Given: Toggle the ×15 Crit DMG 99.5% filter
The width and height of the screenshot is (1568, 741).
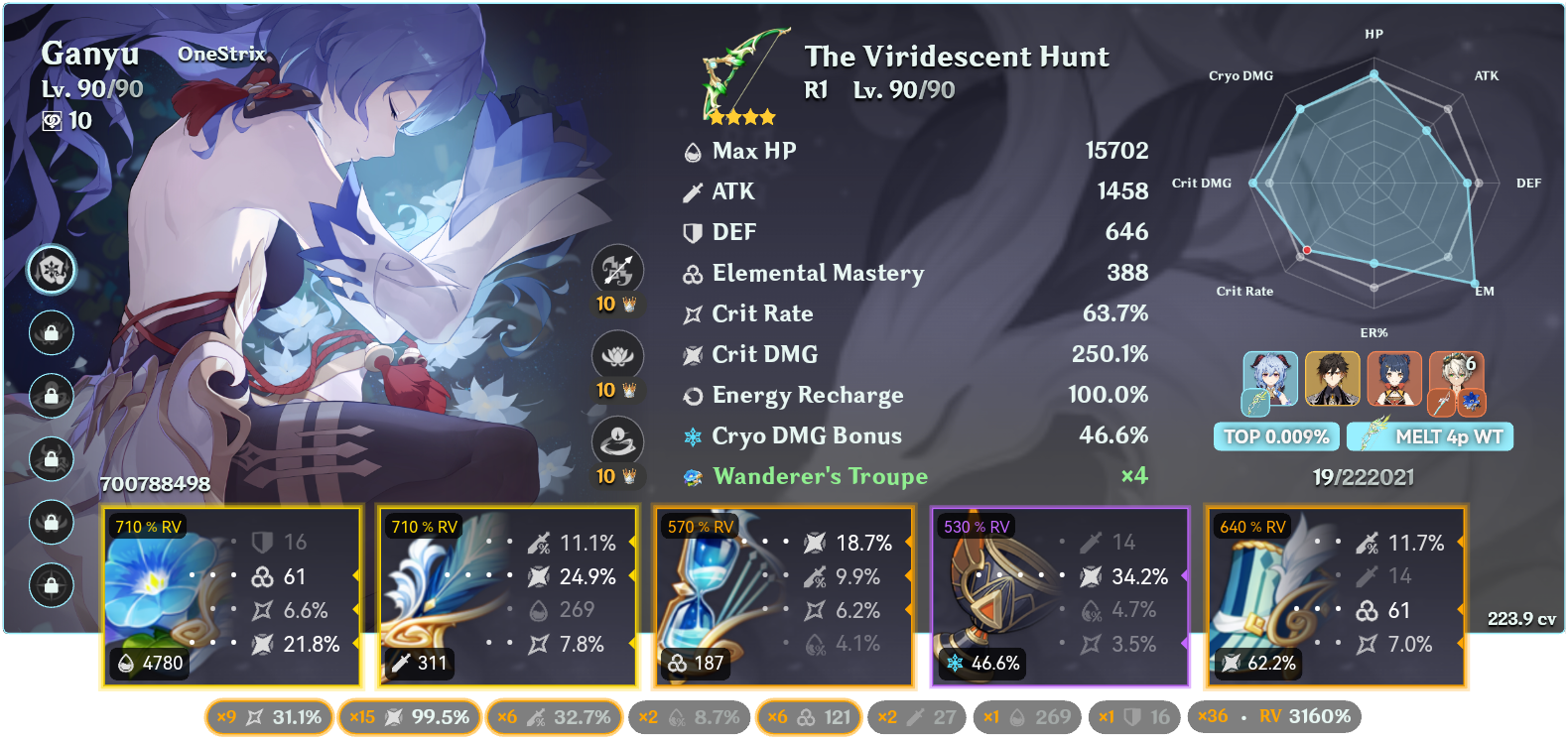Looking at the screenshot, I should coord(409,715).
